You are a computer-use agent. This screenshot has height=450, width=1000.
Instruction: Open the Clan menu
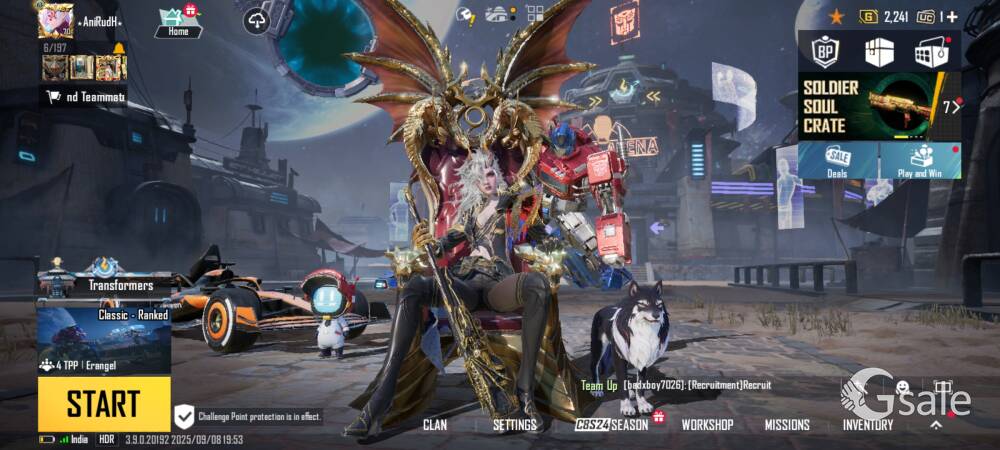coord(435,424)
